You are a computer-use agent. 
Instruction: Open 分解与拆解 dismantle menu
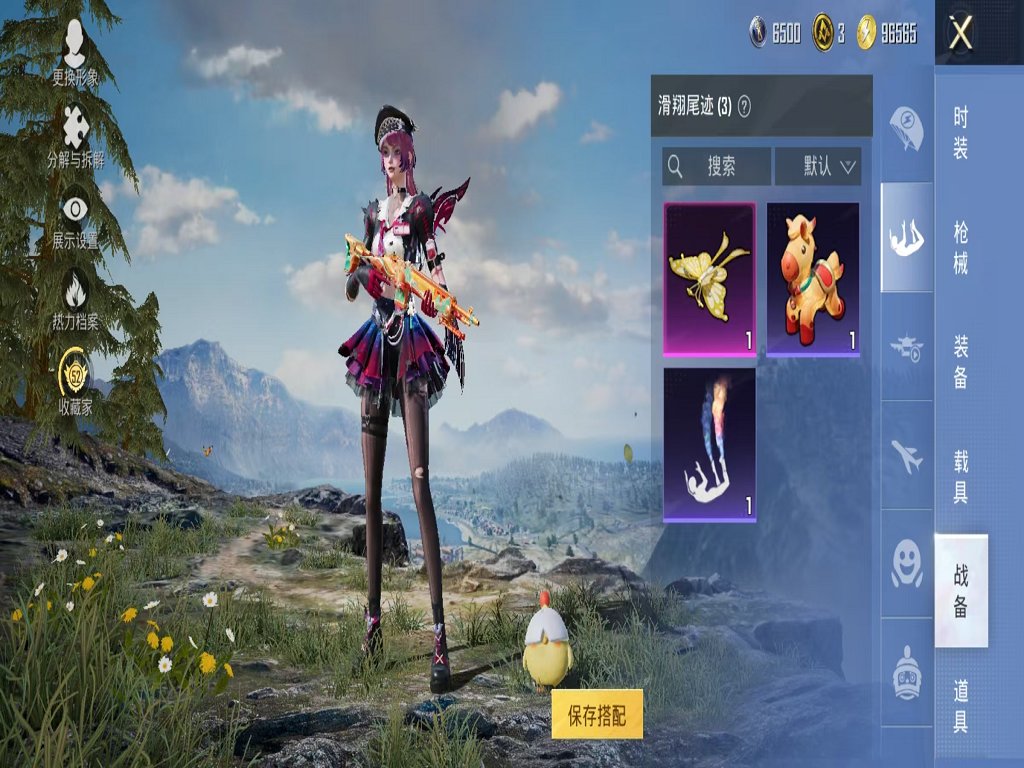pyautogui.click(x=76, y=136)
